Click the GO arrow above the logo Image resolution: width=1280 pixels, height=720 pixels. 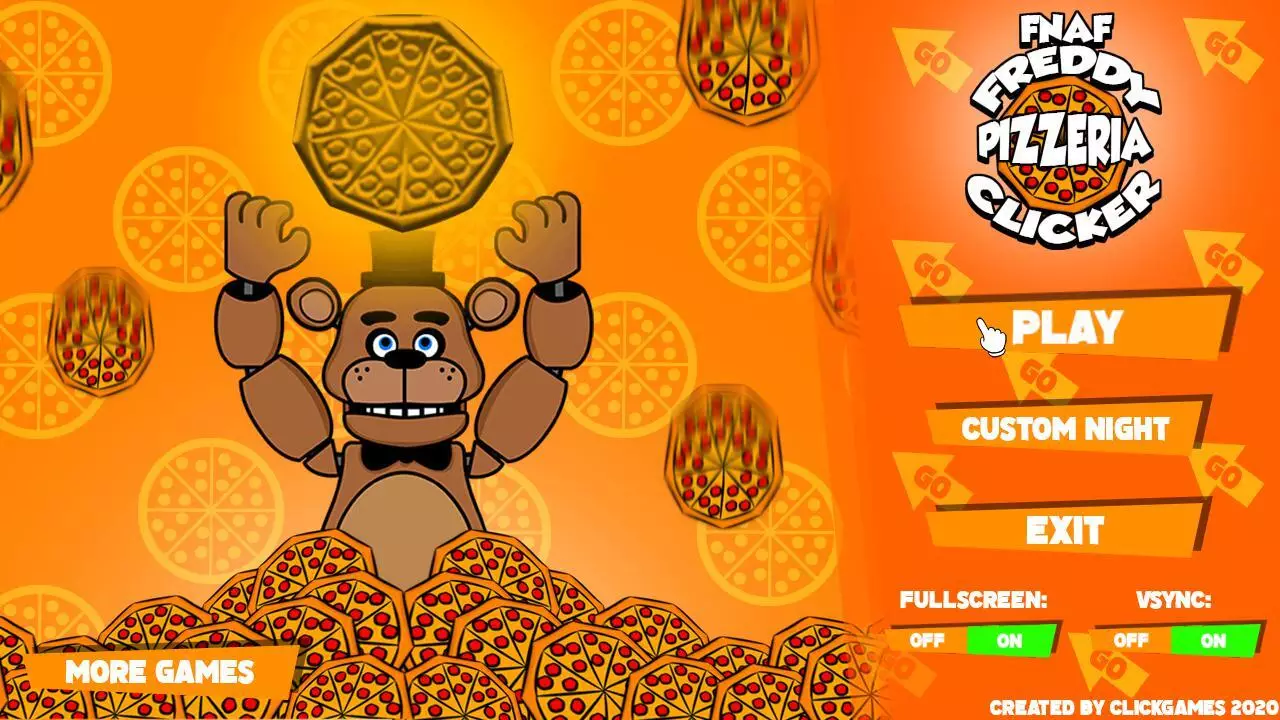930,55
